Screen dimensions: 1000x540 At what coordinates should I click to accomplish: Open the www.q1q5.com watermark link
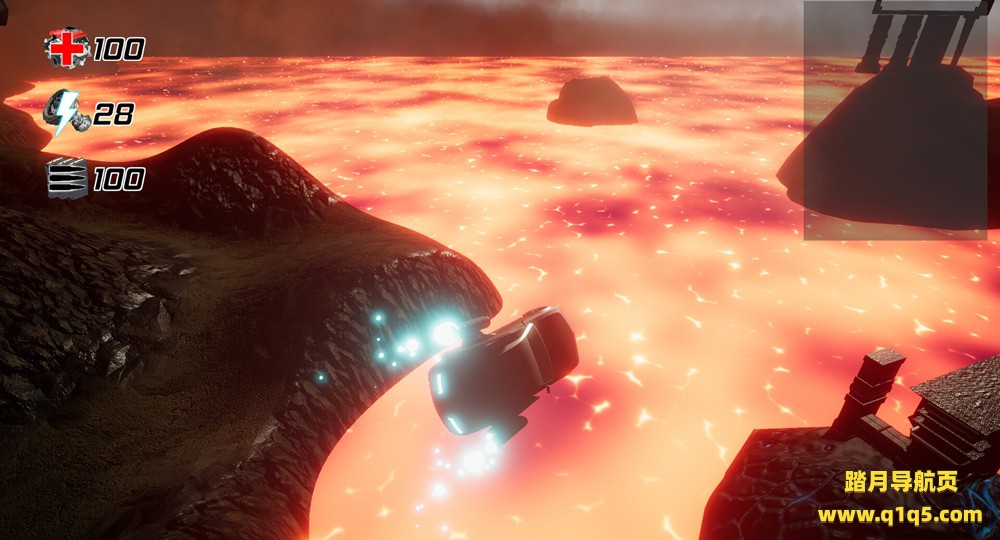tap(900, 516)
